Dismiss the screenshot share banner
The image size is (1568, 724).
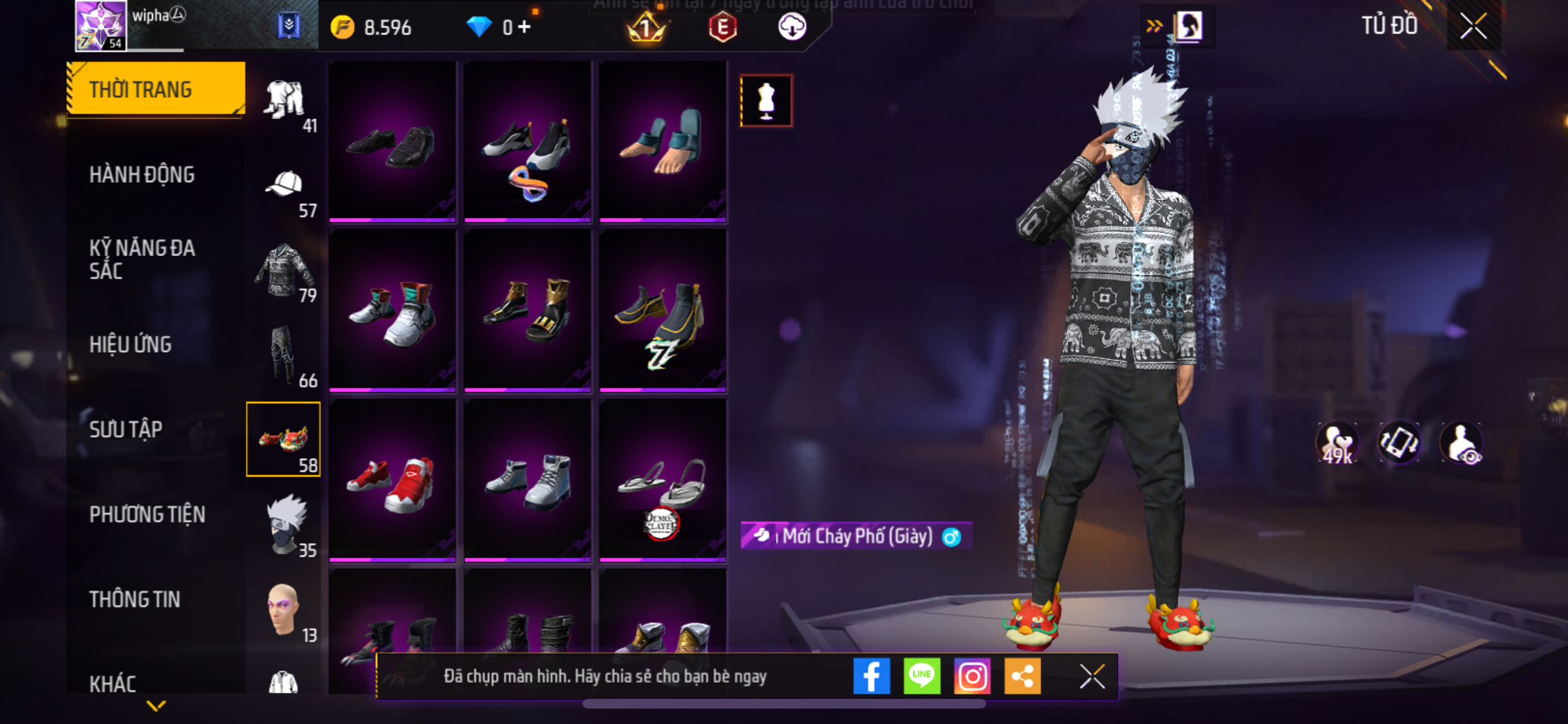1092,676
